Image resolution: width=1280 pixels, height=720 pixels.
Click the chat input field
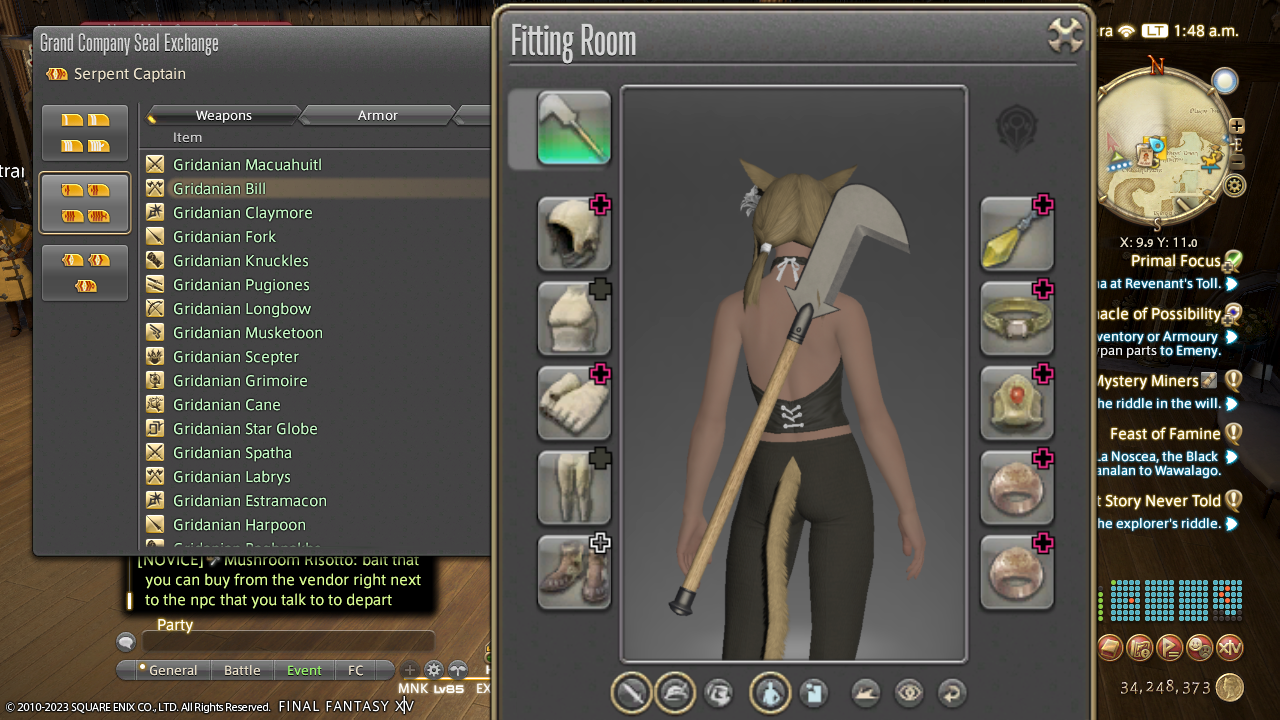coord(288,643)
